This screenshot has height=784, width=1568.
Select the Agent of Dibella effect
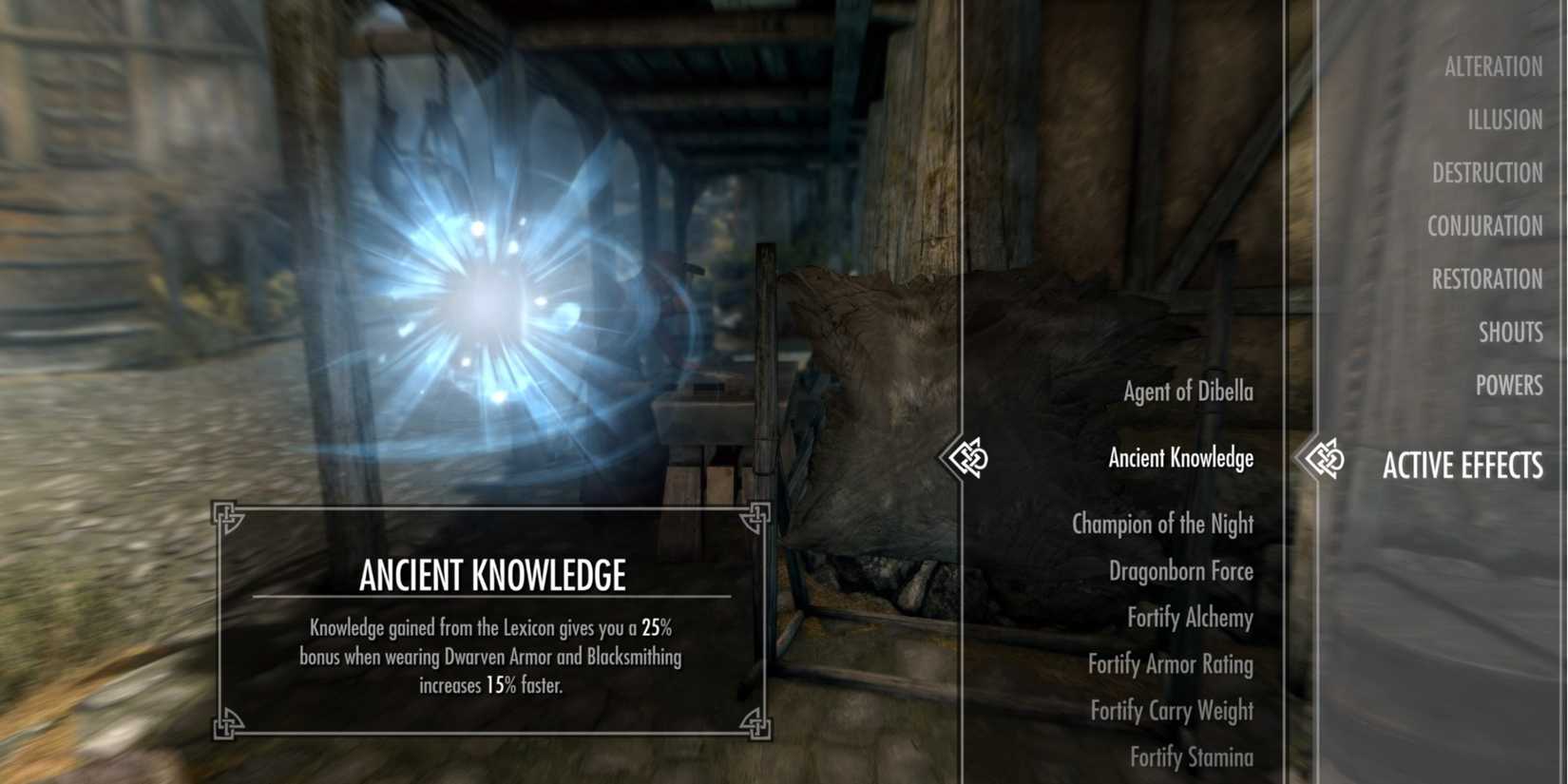click(x=1188, y=391)
